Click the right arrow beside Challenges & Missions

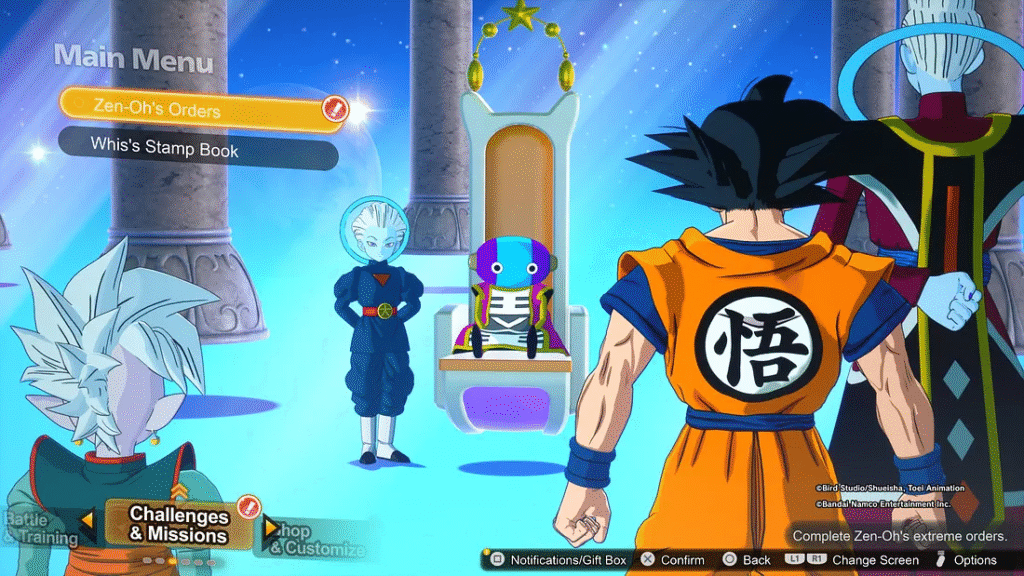[x=270, y=527]
